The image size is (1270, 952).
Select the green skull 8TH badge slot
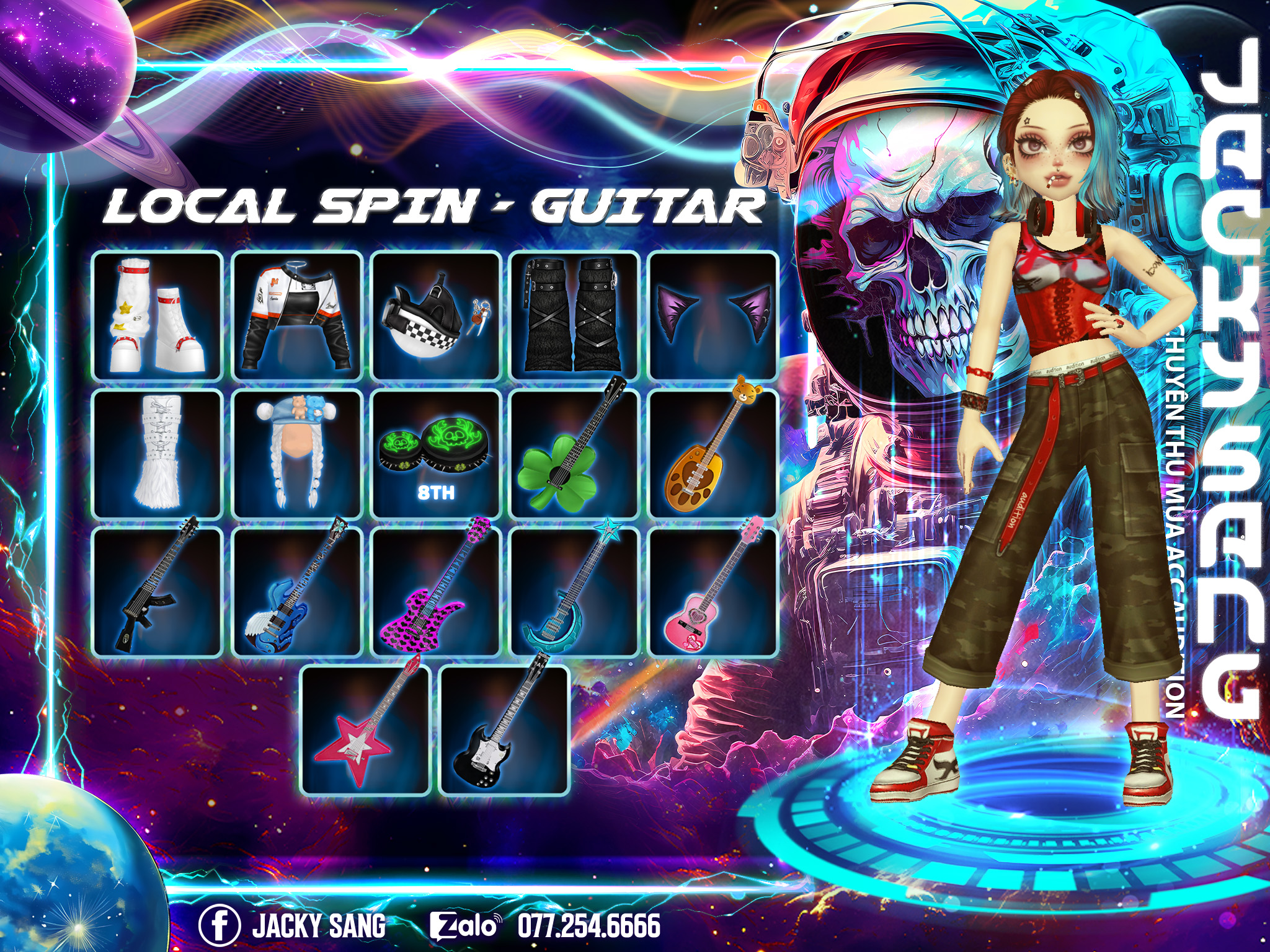tap(436, 454)
